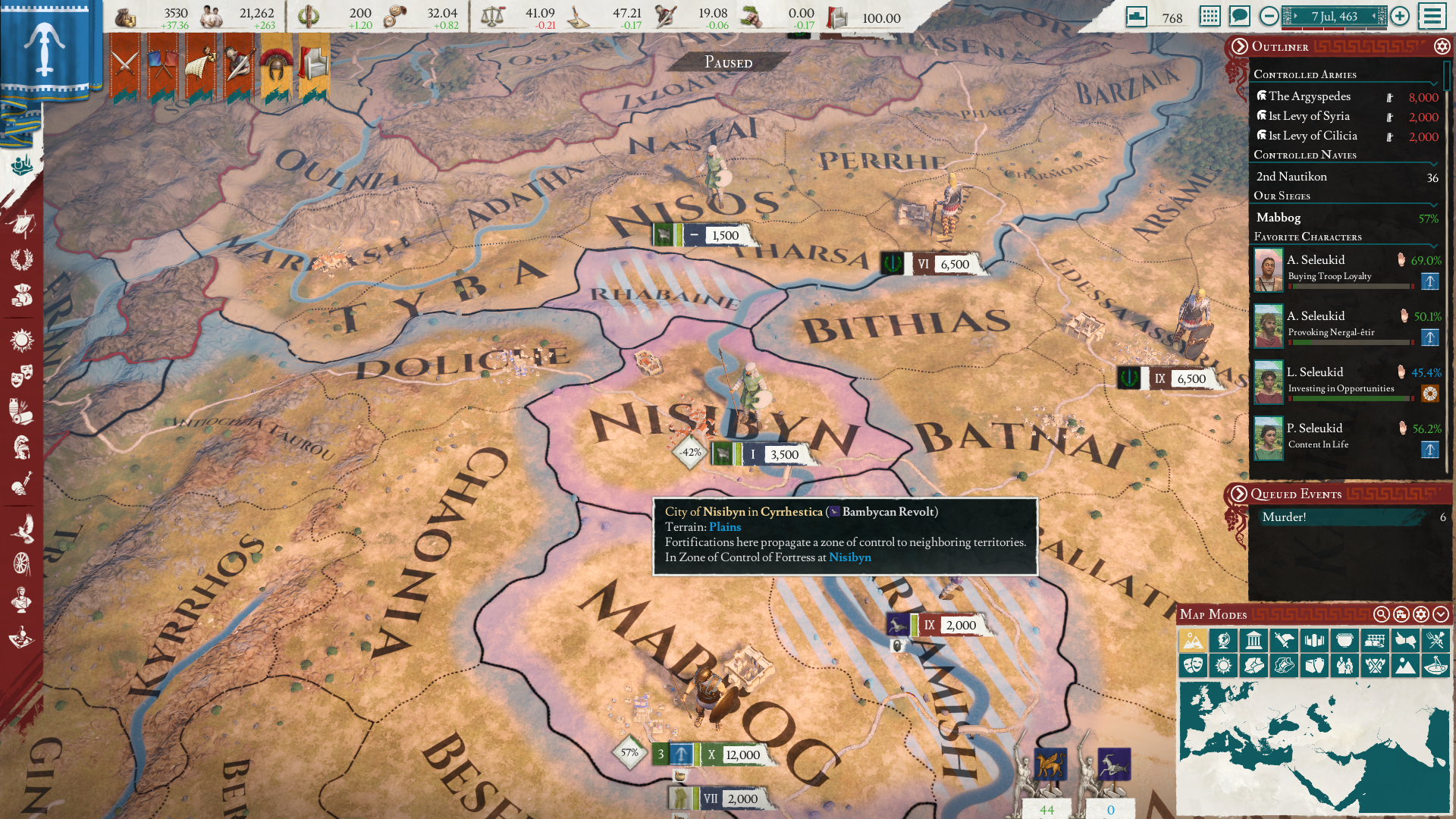Expand the Outliner panel arrow
Image resolution: width=1456 pixels, height=819 pixels.
click(x=1239, y=46)
